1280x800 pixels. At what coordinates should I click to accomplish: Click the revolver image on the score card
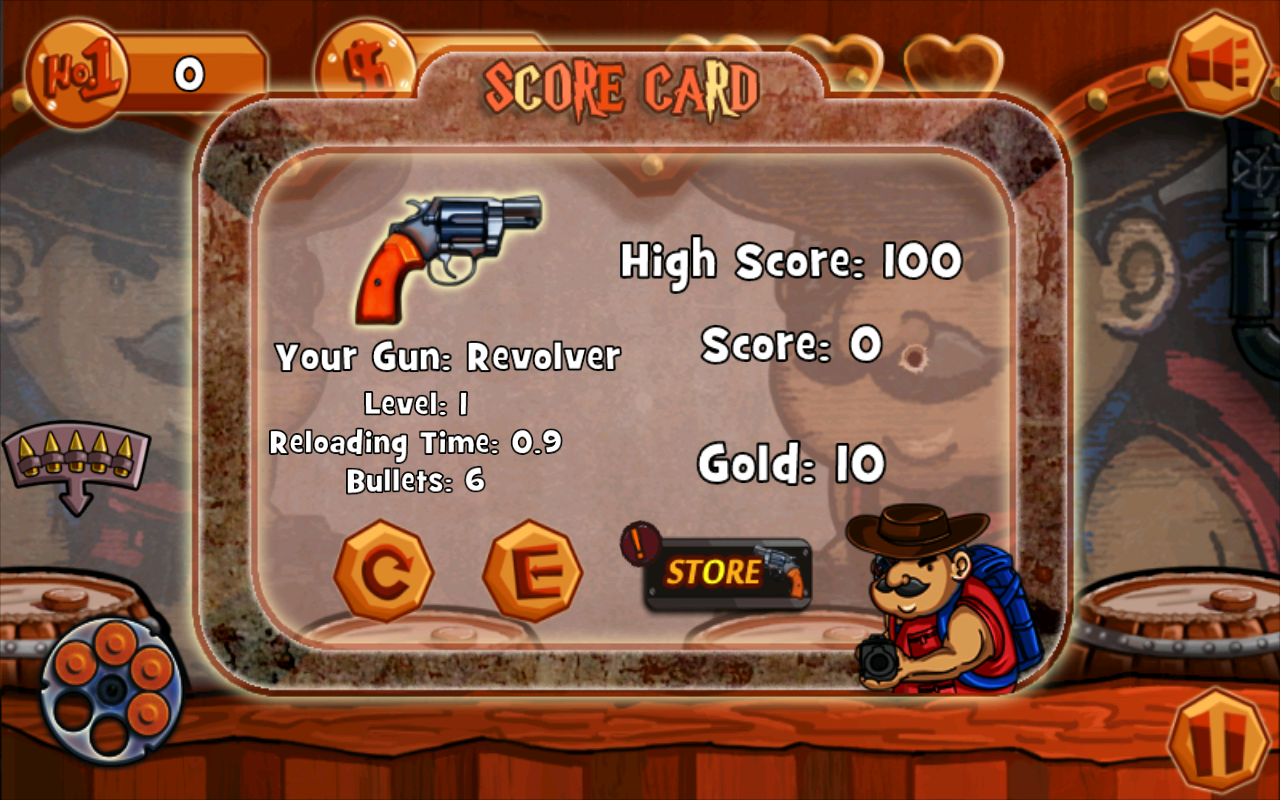point(450,255)
